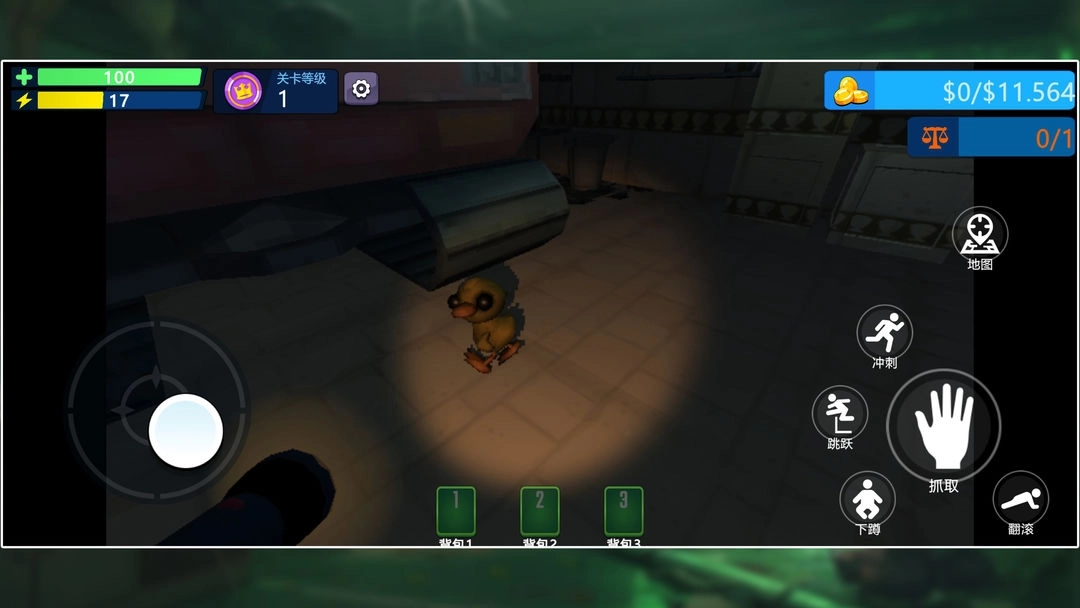Select backpack slot 3

pyautogui.click(x=624, y=511)
